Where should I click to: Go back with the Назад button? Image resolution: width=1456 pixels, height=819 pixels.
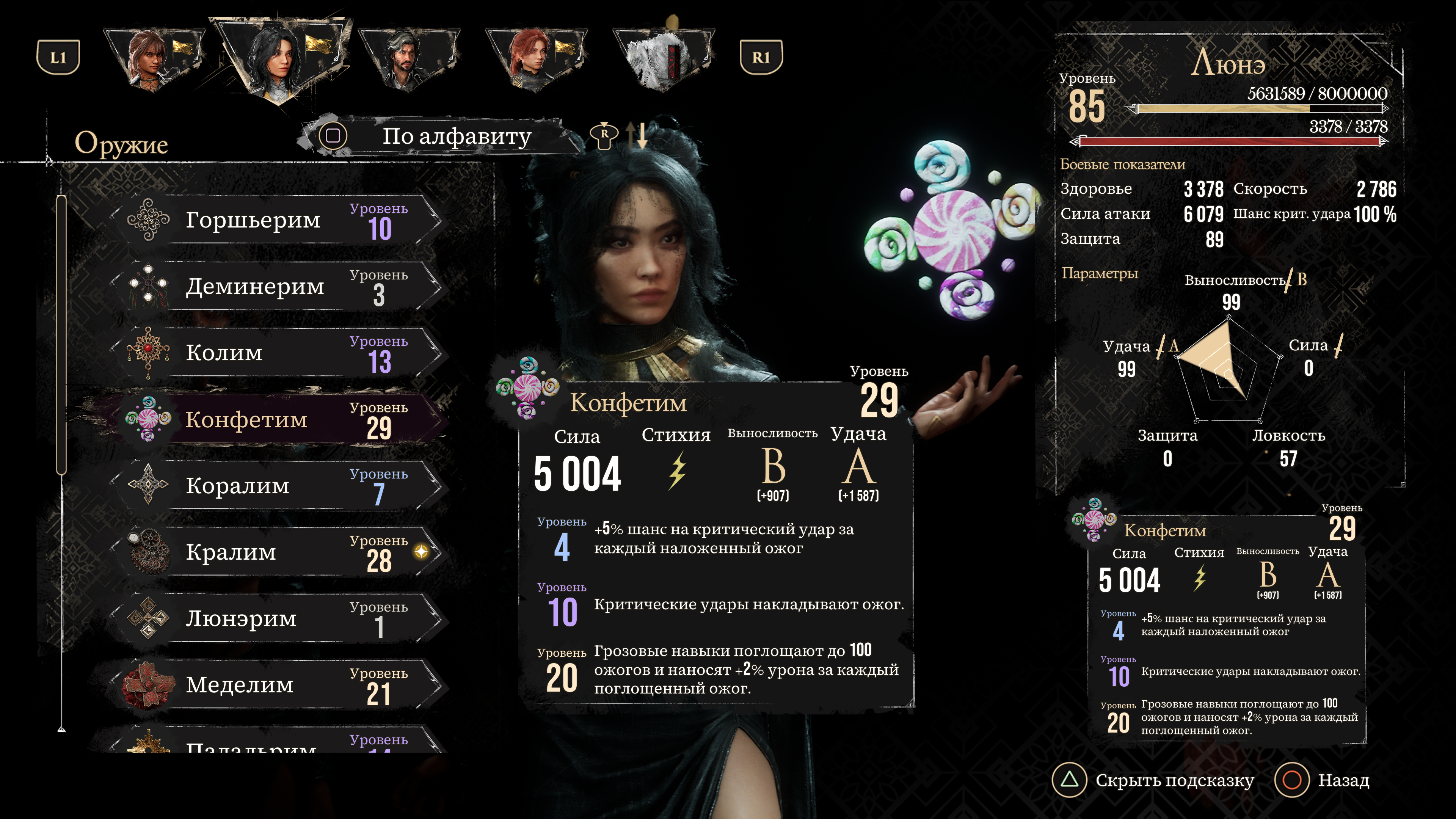1322,780
